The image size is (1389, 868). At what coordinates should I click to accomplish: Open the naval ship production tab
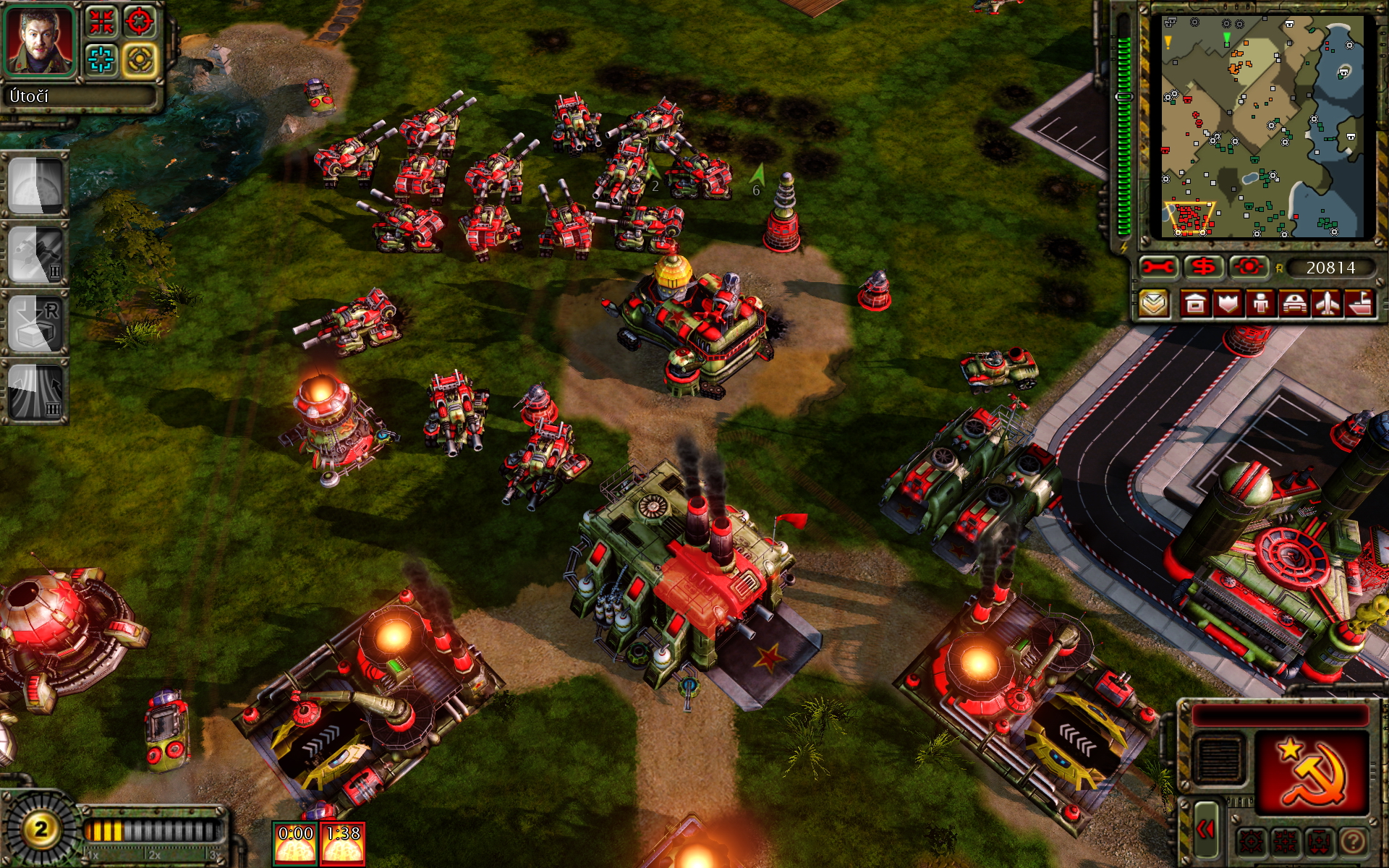(x=1360, y=304)
